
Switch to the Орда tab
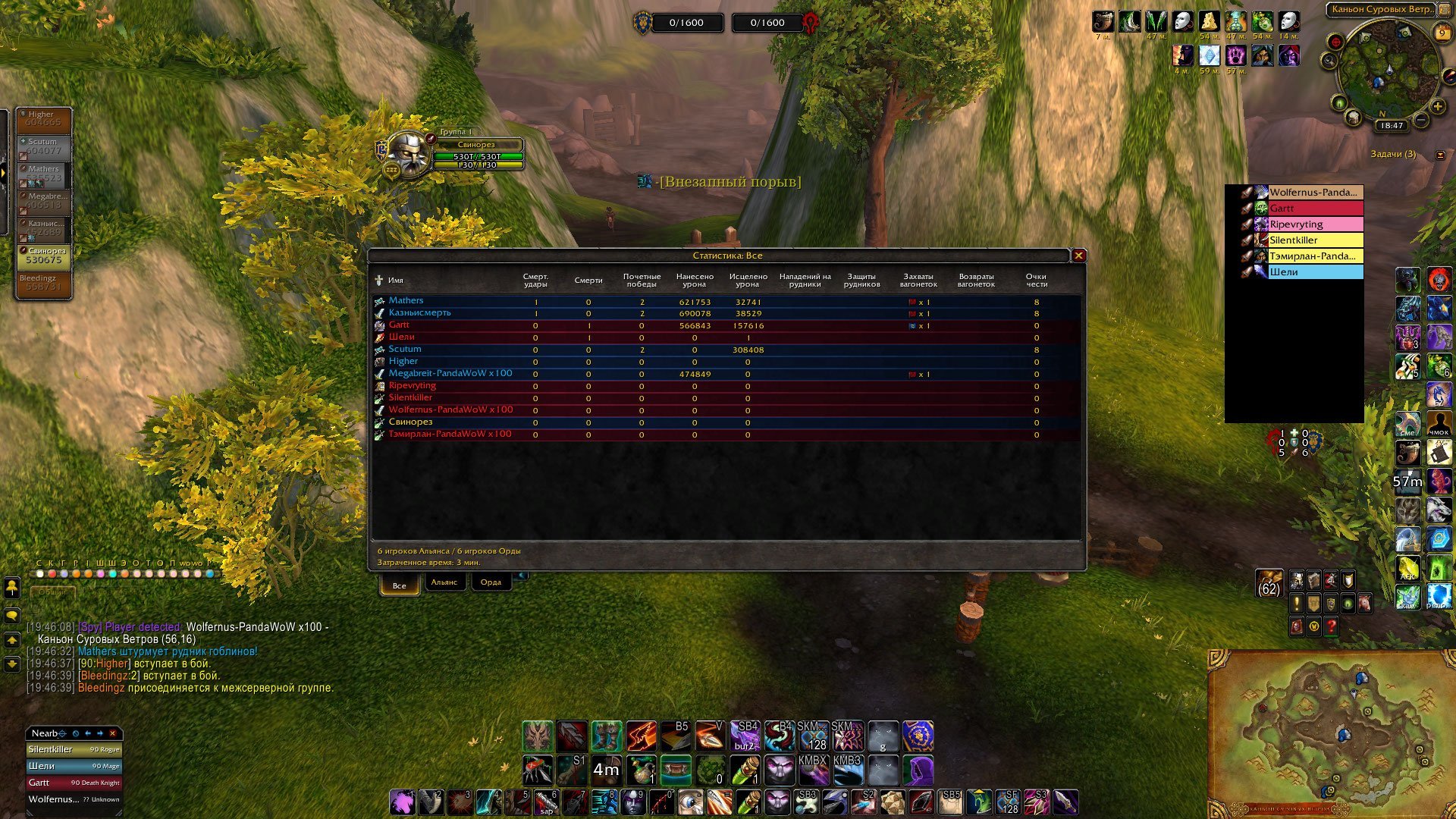[x=491, y=582]
